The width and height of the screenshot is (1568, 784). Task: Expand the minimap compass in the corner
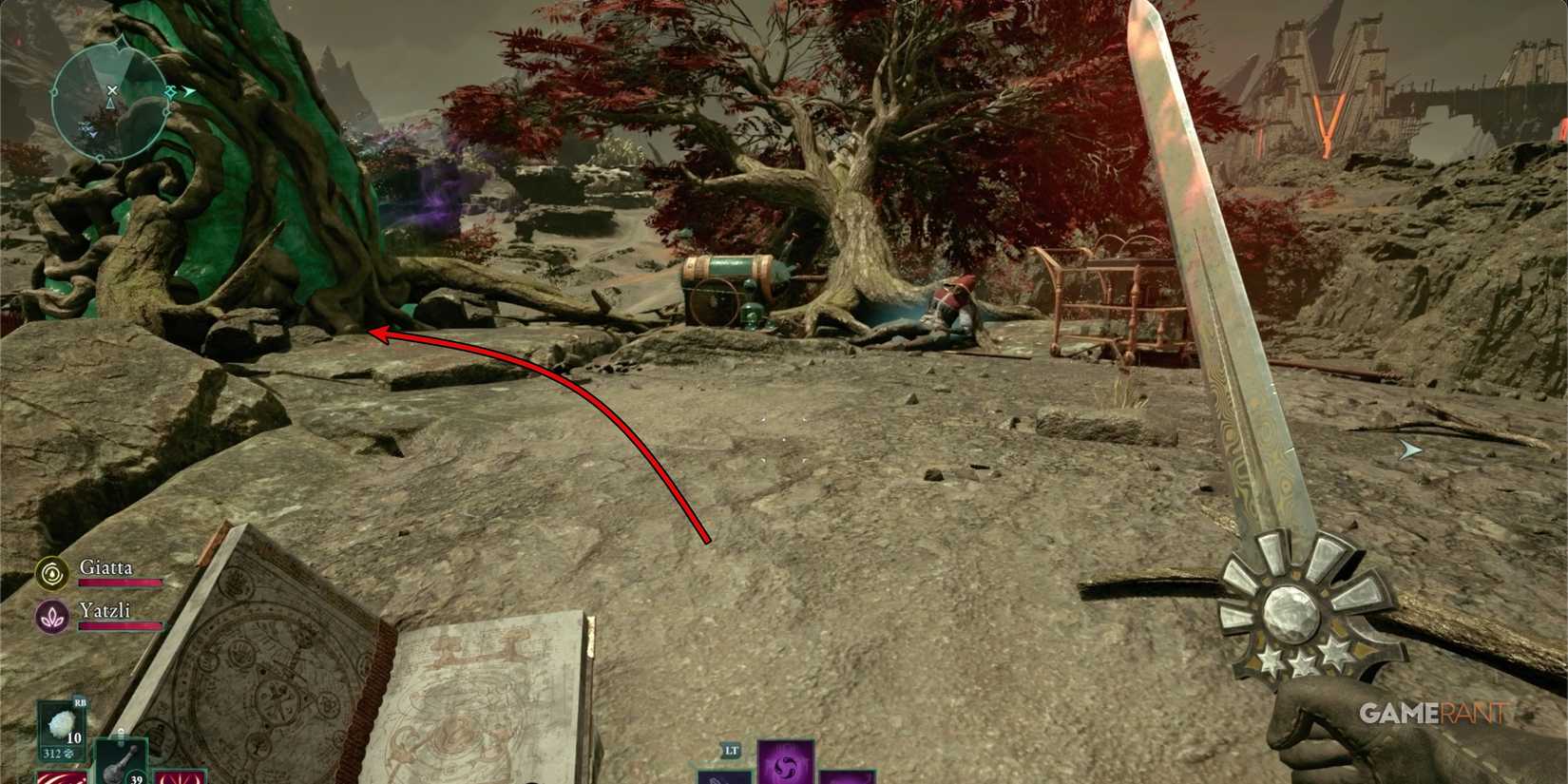click(x=121, y=43)
